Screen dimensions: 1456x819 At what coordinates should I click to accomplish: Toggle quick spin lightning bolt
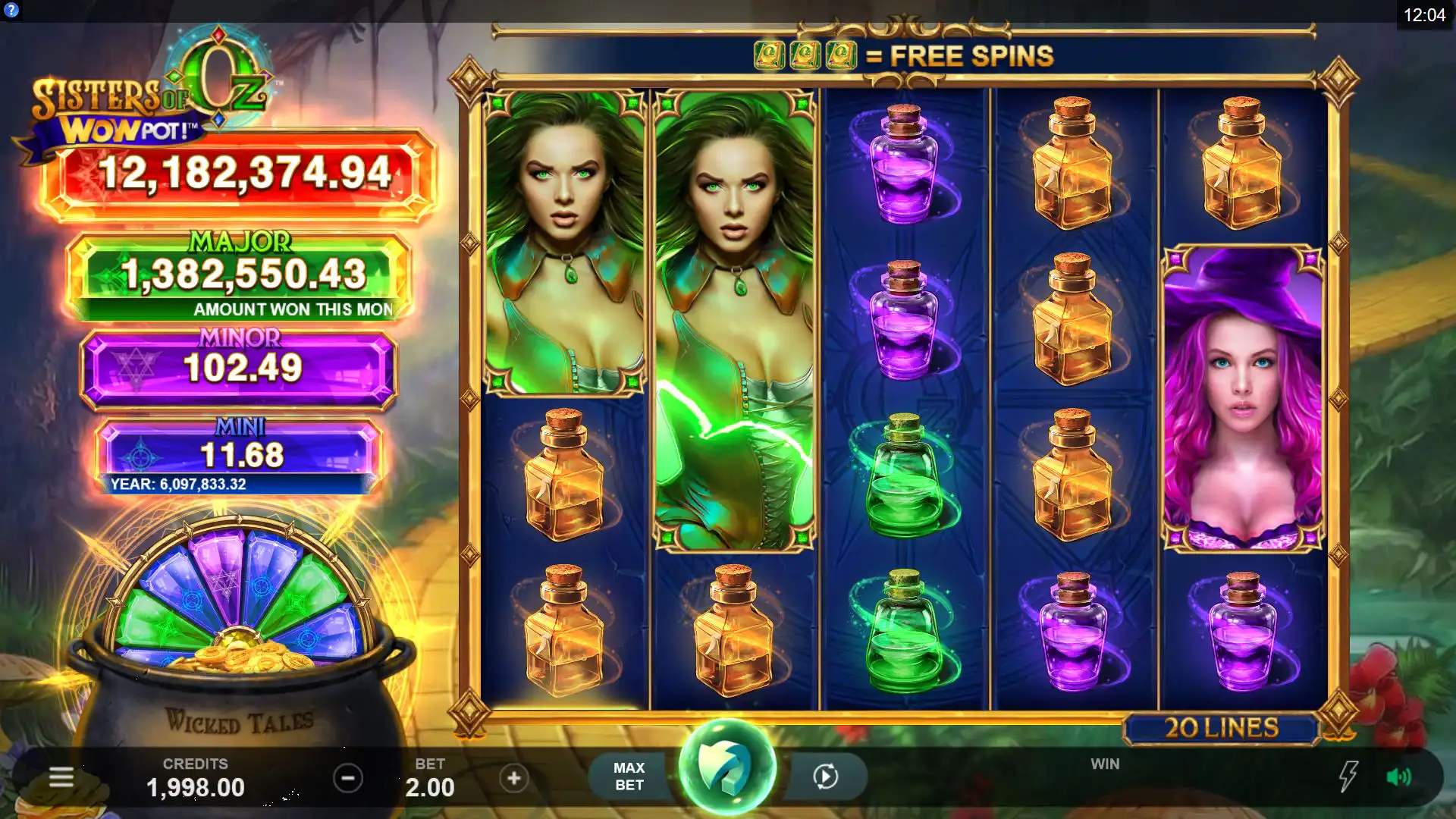[x=1348, y=777]
